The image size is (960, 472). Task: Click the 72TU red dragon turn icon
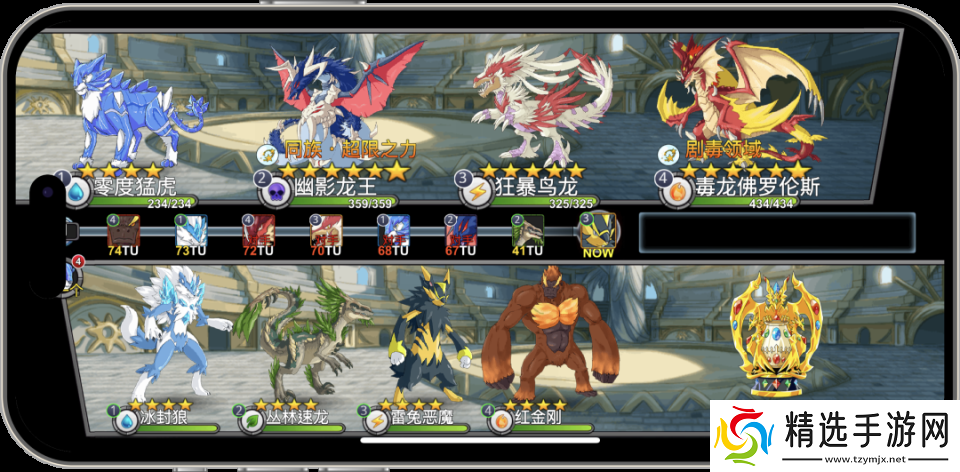(258, 232)
